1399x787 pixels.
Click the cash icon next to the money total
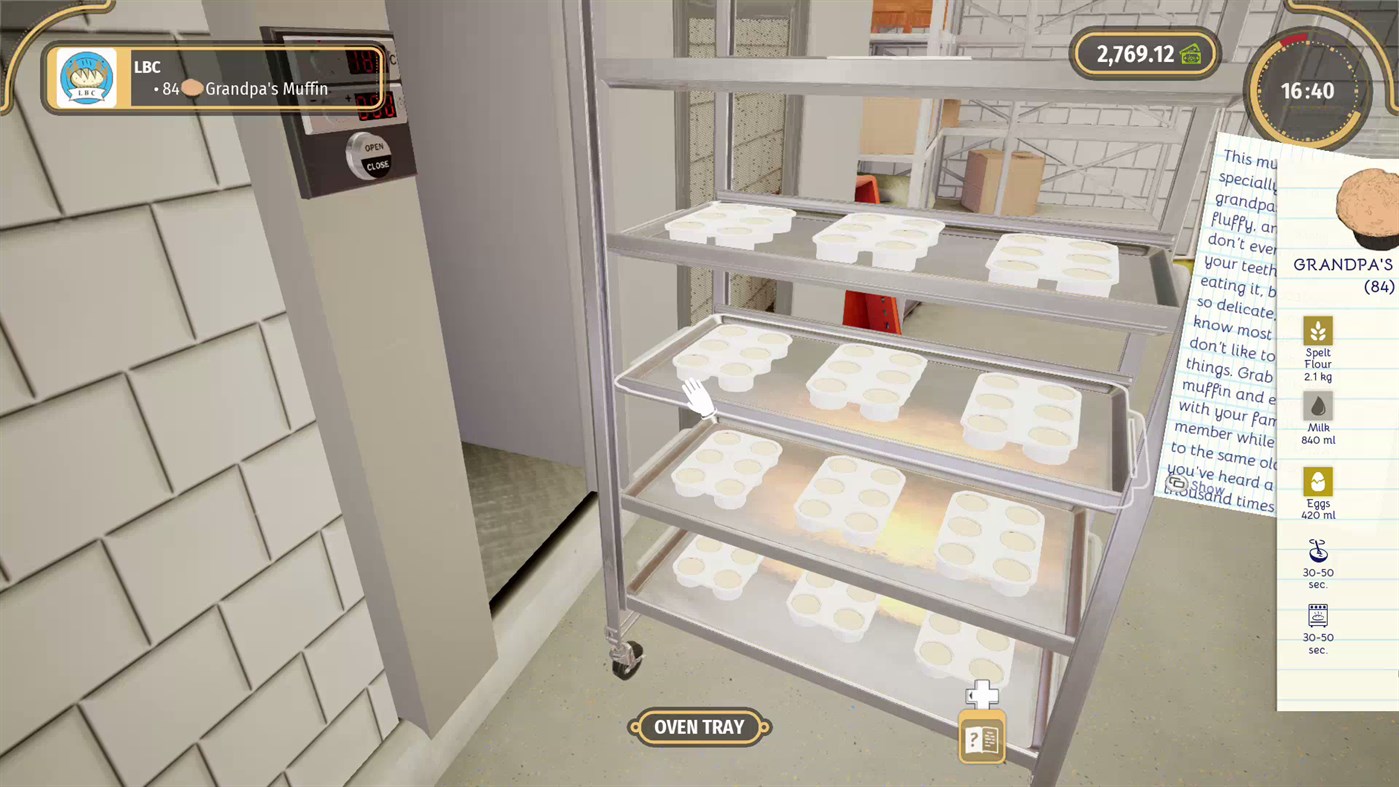[x=1189, y=54]
